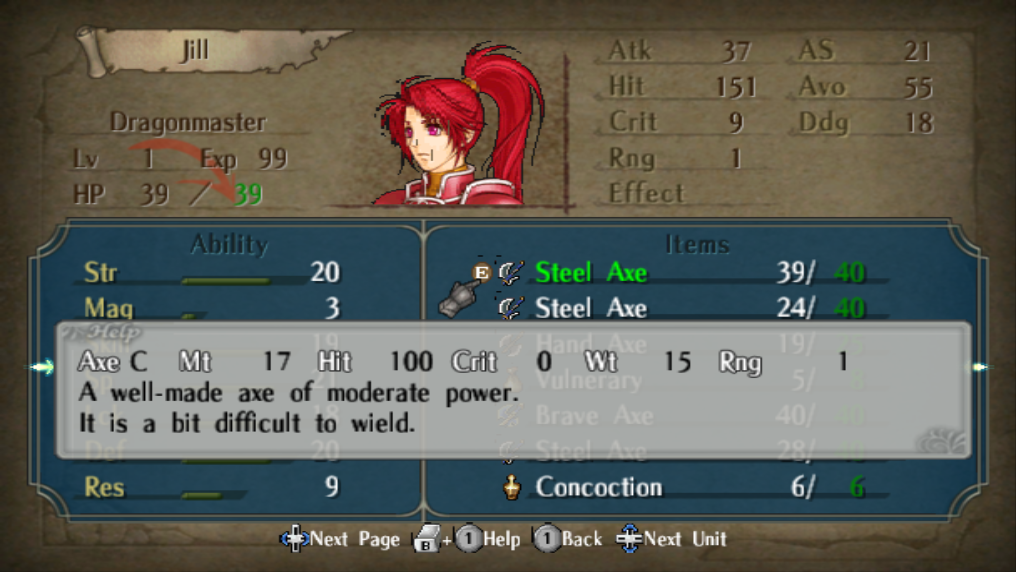Select the equipped Steel Axe in green
This screenshot has height=572, width=1016.
tap(591, 272)
